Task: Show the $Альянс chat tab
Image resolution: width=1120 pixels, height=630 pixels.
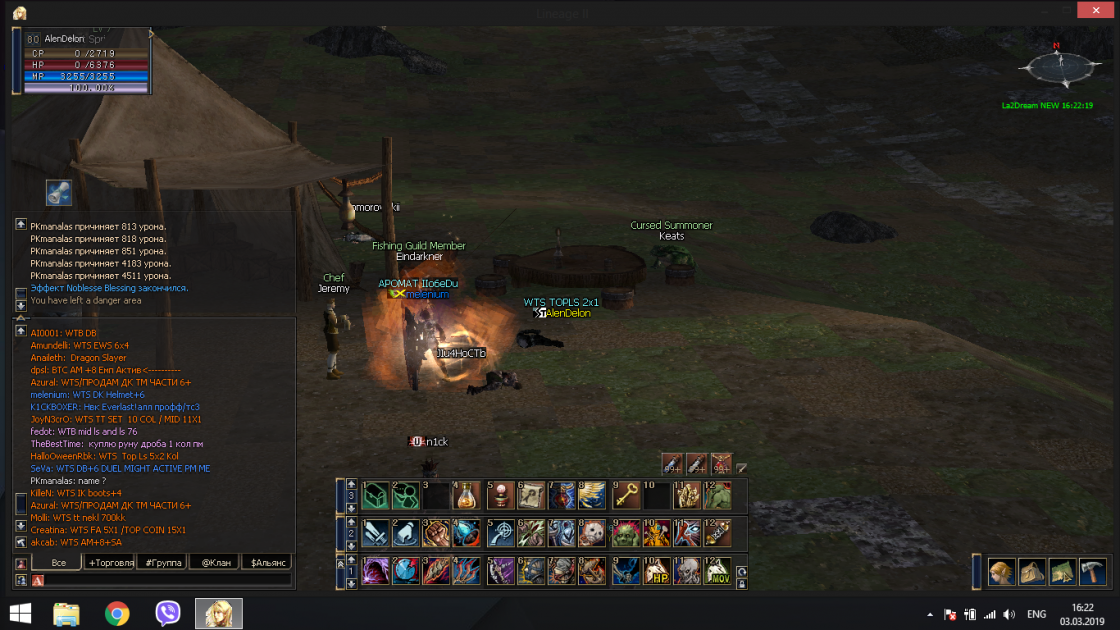Action: (266, 563)
